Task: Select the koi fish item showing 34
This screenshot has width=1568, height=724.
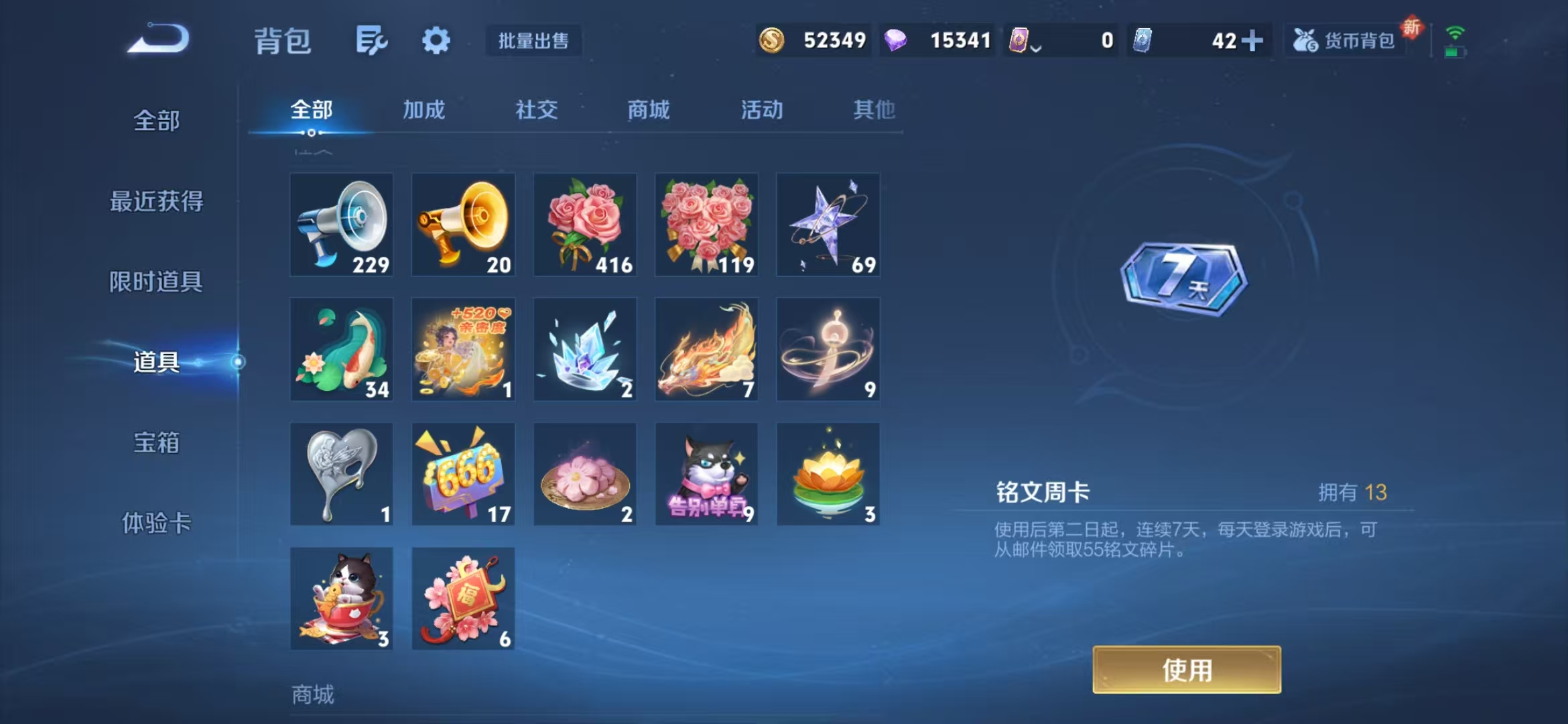Action: tap(341, 349)
